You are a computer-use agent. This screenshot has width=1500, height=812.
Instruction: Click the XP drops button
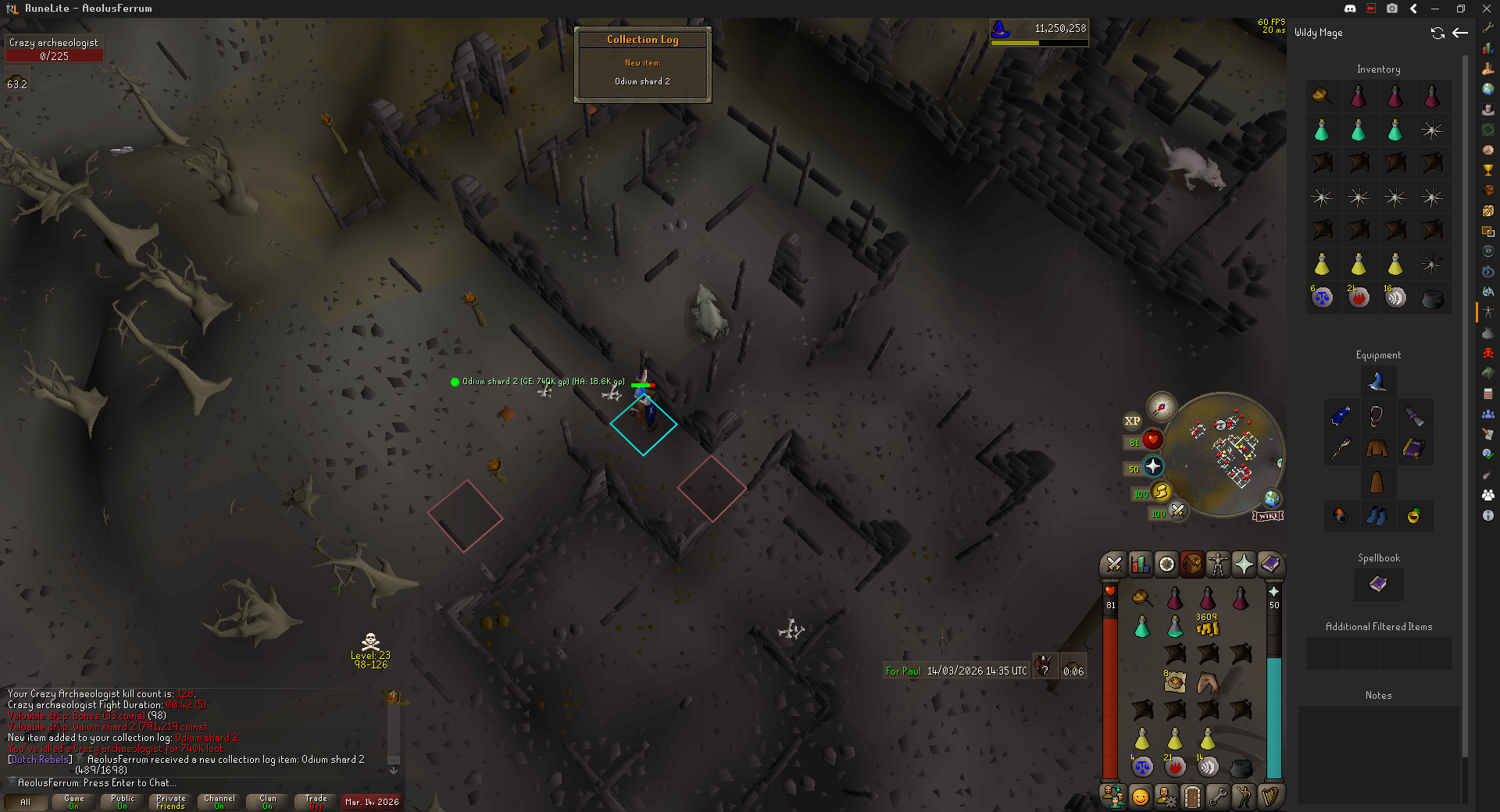(1132, 421)
